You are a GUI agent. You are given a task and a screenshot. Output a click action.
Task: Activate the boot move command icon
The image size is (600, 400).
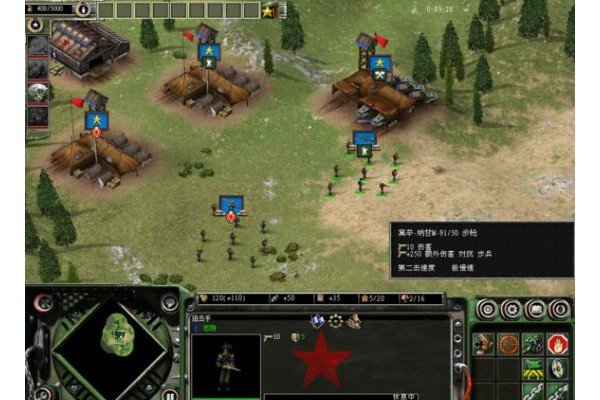[484, 343]
